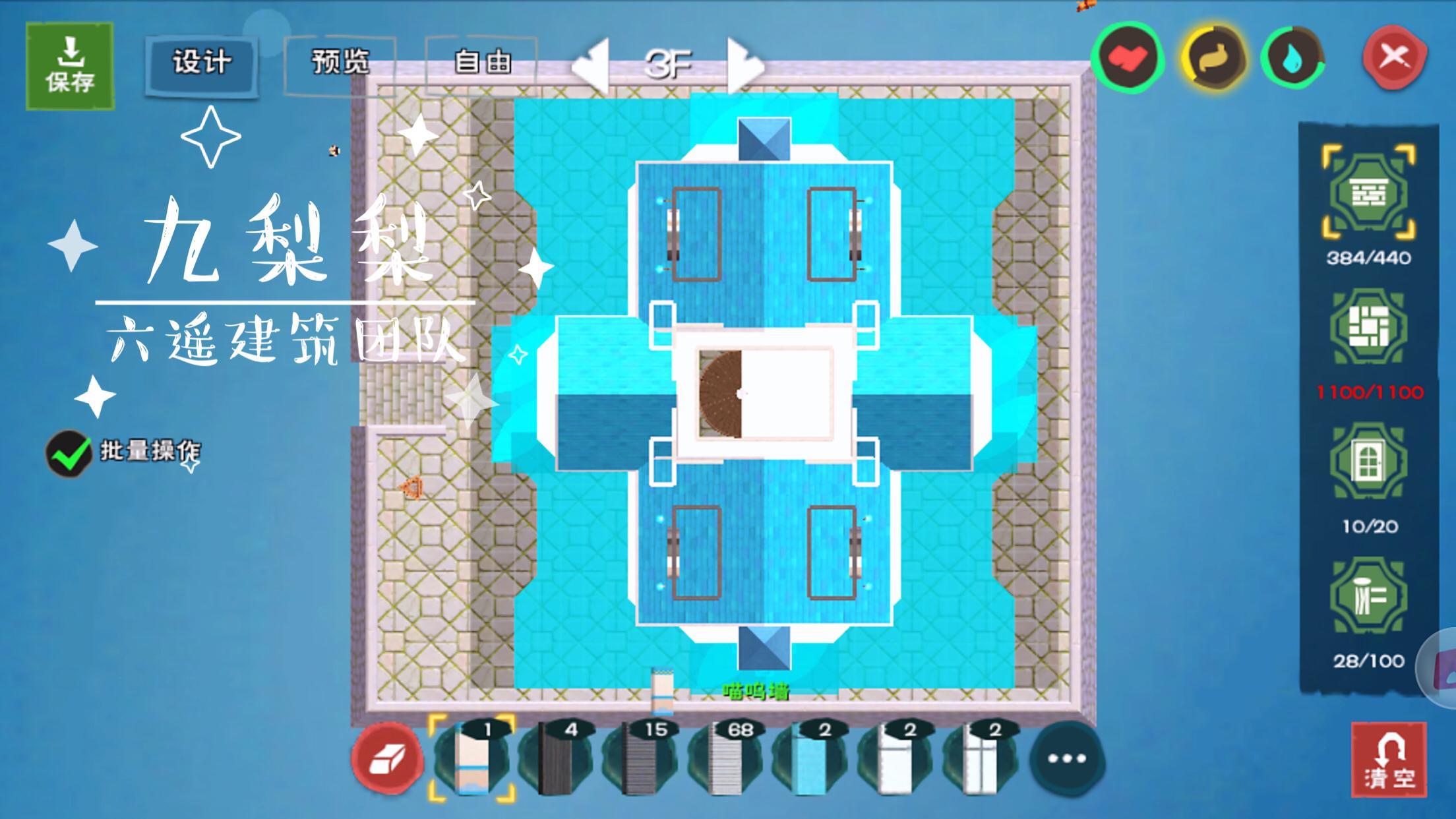Select the grey striped wall slot with 15

tap(640, 758)
